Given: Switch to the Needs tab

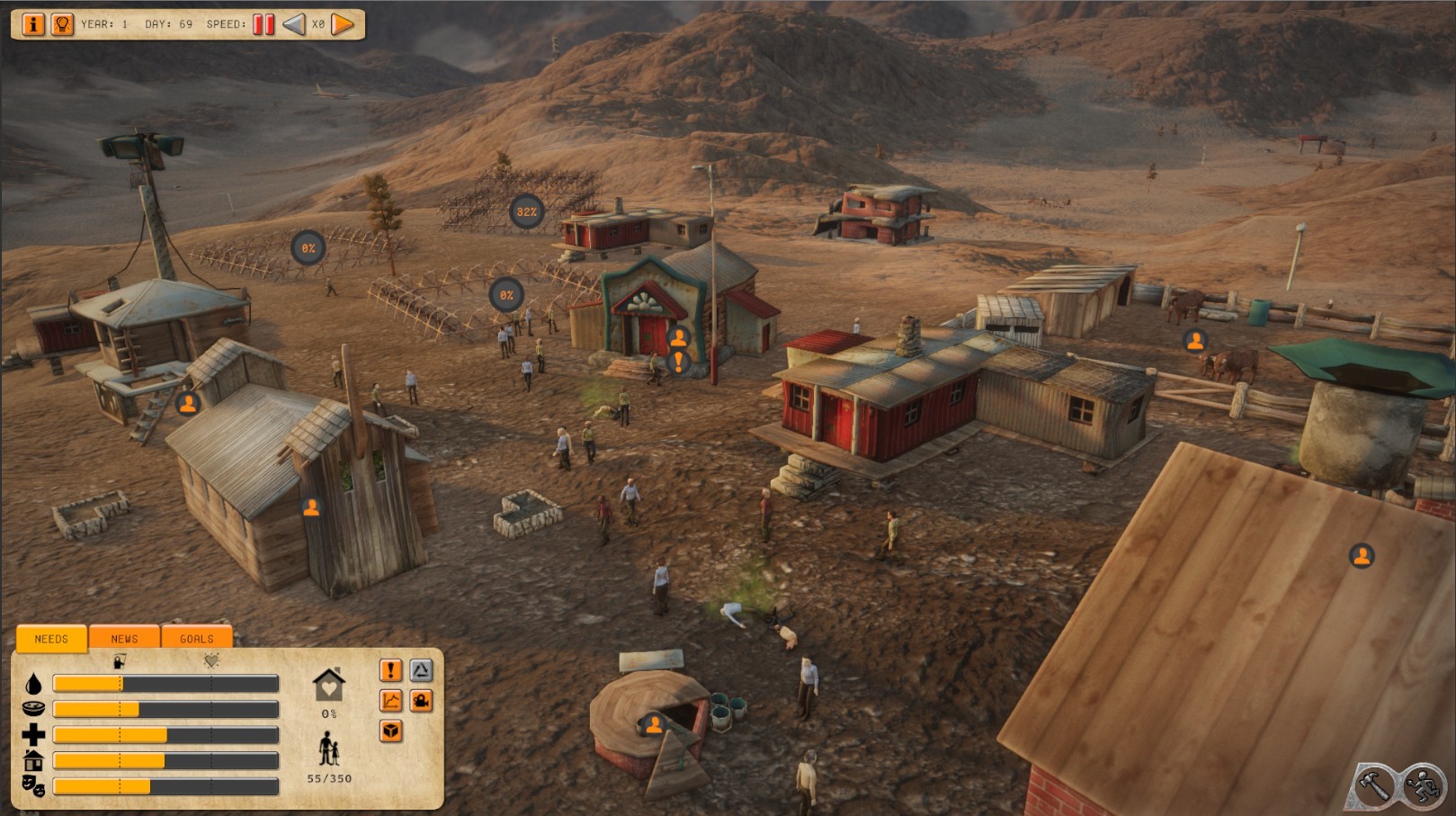Looking at the screenshot, I should pos(51,639).
